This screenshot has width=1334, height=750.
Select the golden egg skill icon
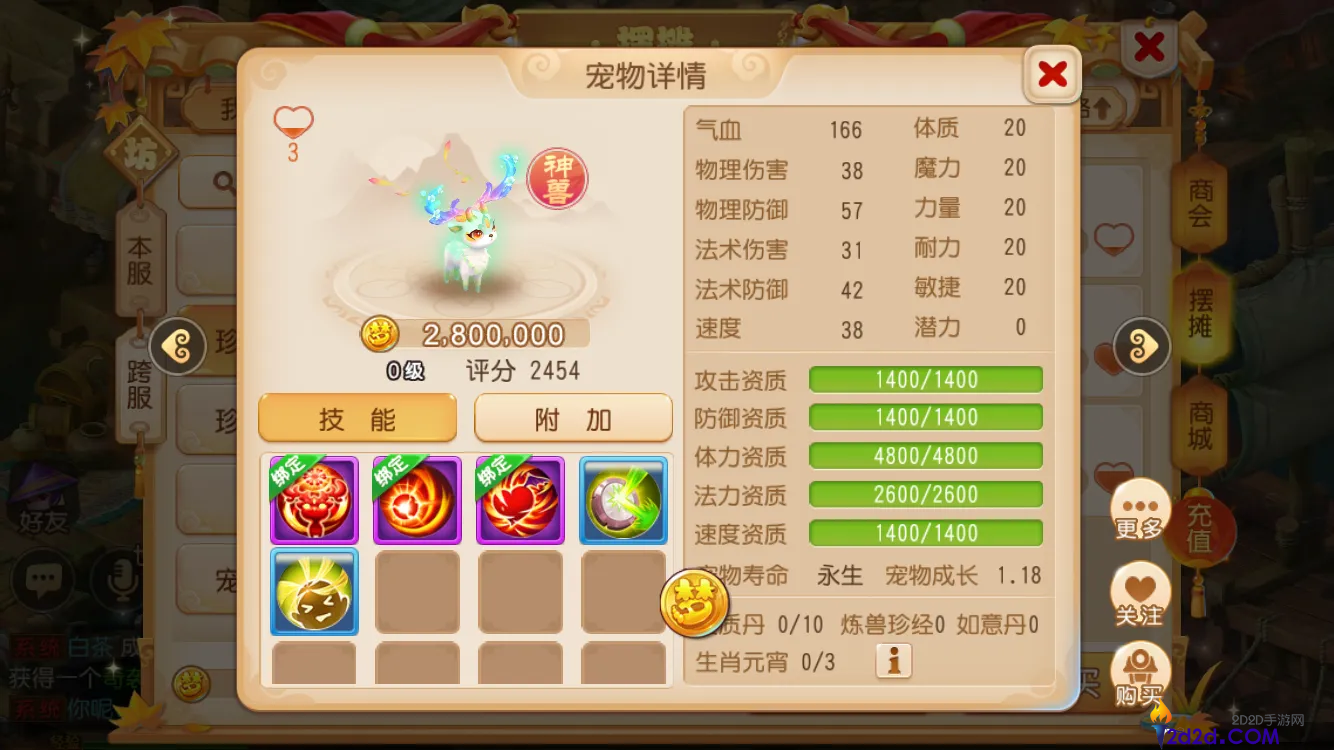314,592
